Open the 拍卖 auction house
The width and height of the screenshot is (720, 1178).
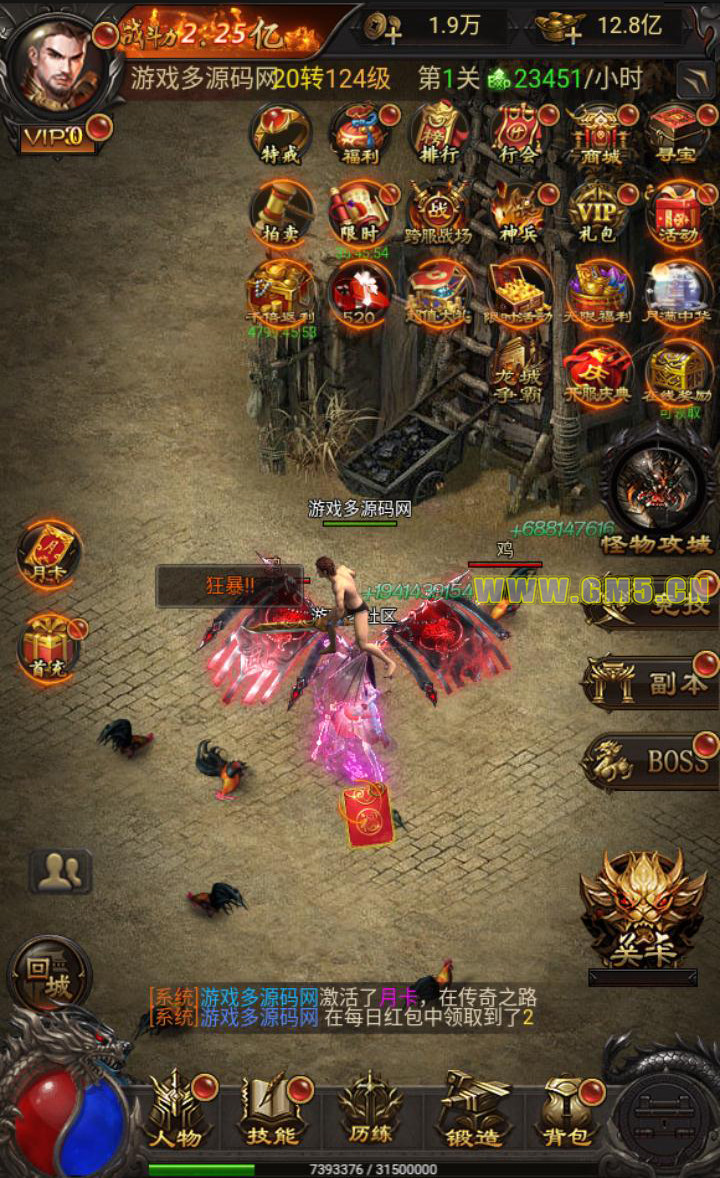[x=281, y=212]
